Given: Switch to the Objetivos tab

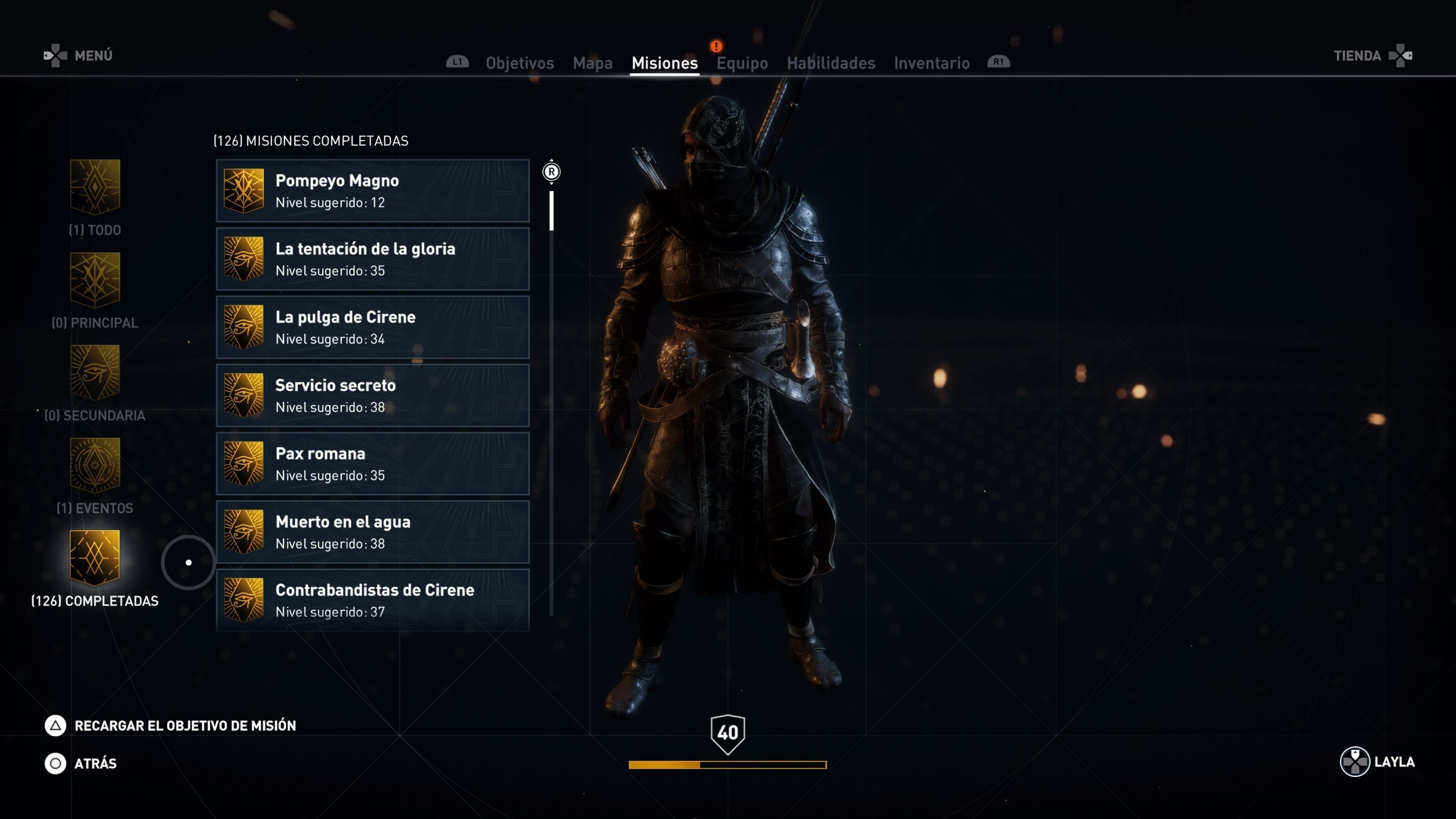Looking at the screenshot, I should [519, 63].
